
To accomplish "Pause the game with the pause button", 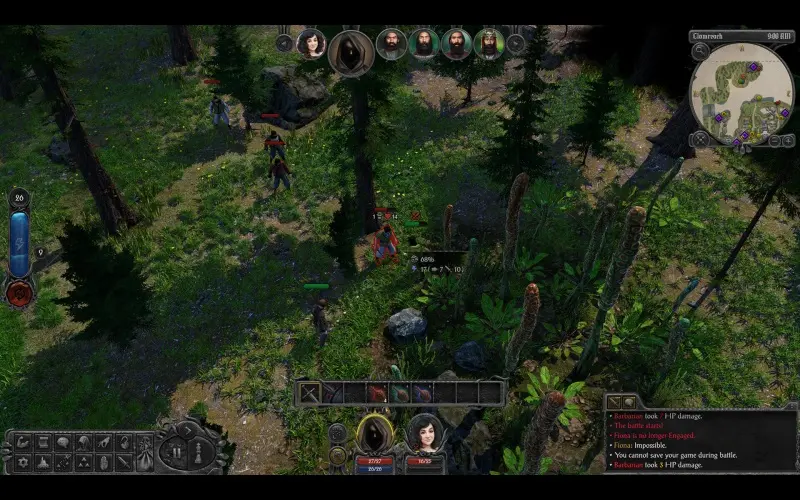I will click(x=176, y=451).
